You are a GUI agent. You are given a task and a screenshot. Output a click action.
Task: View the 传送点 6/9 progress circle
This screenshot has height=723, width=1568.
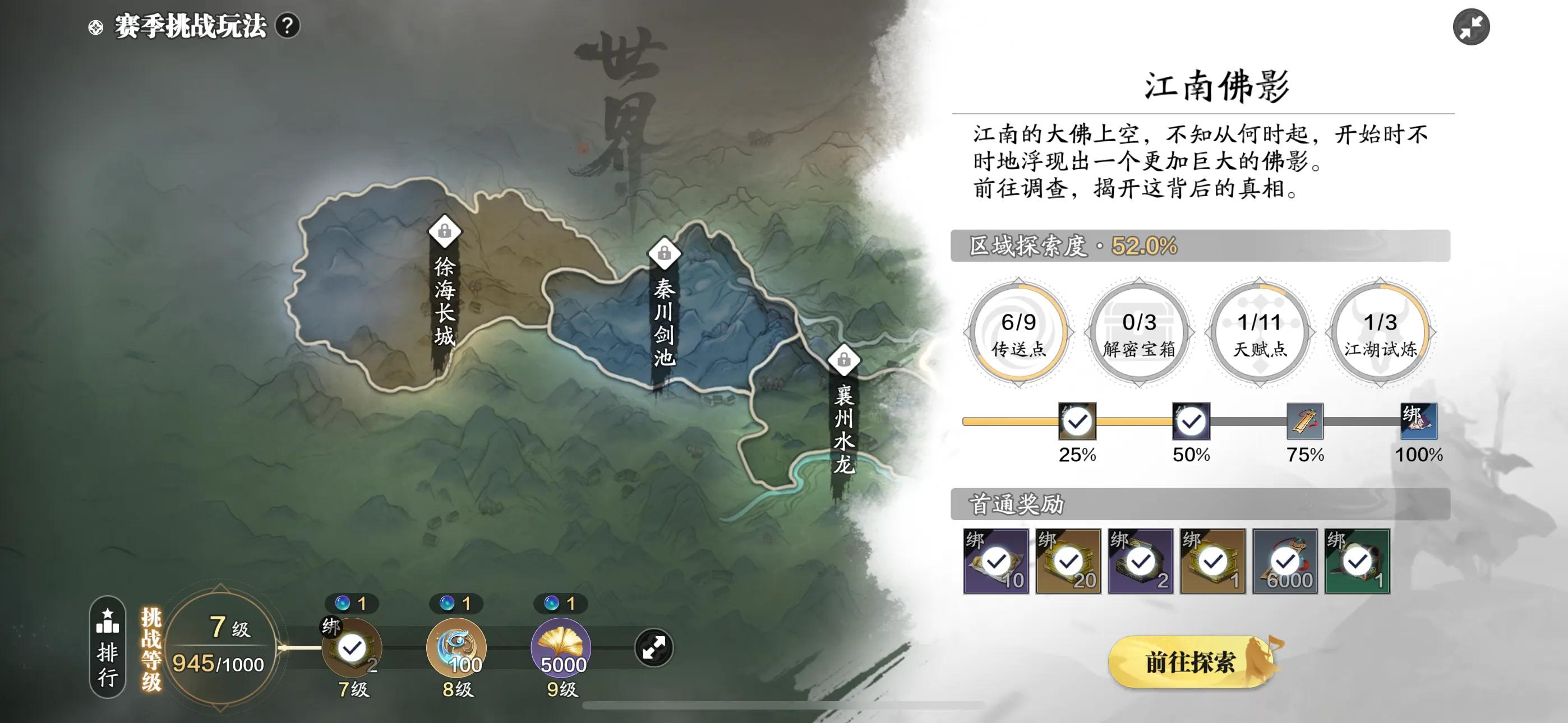coord(1018,332)
